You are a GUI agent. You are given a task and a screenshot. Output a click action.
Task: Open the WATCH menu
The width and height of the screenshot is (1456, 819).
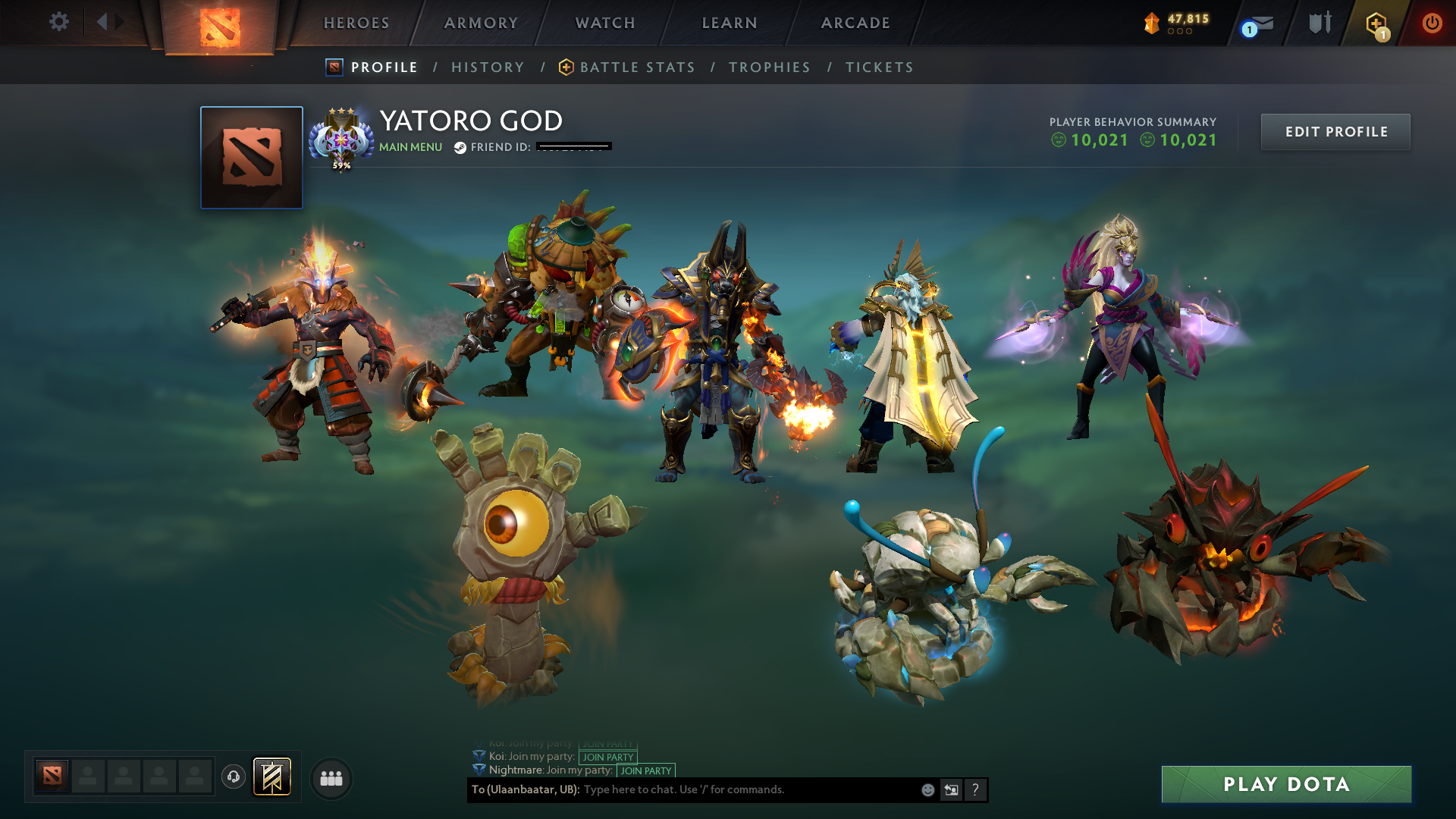[604, 23]
